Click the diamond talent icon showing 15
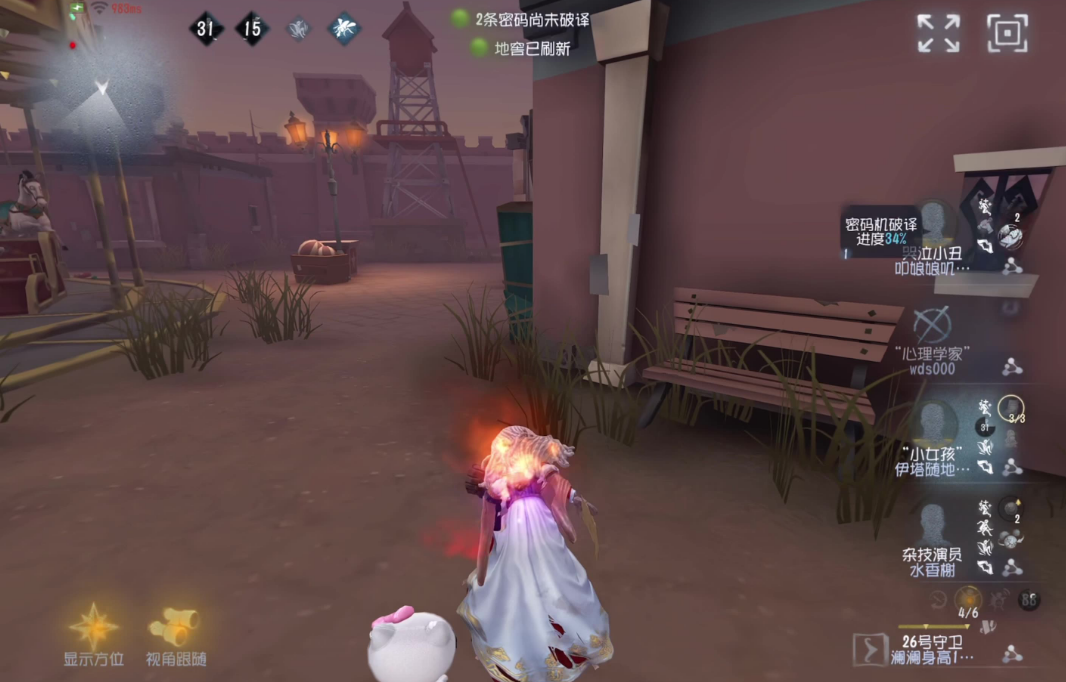 tap(252, 29)
